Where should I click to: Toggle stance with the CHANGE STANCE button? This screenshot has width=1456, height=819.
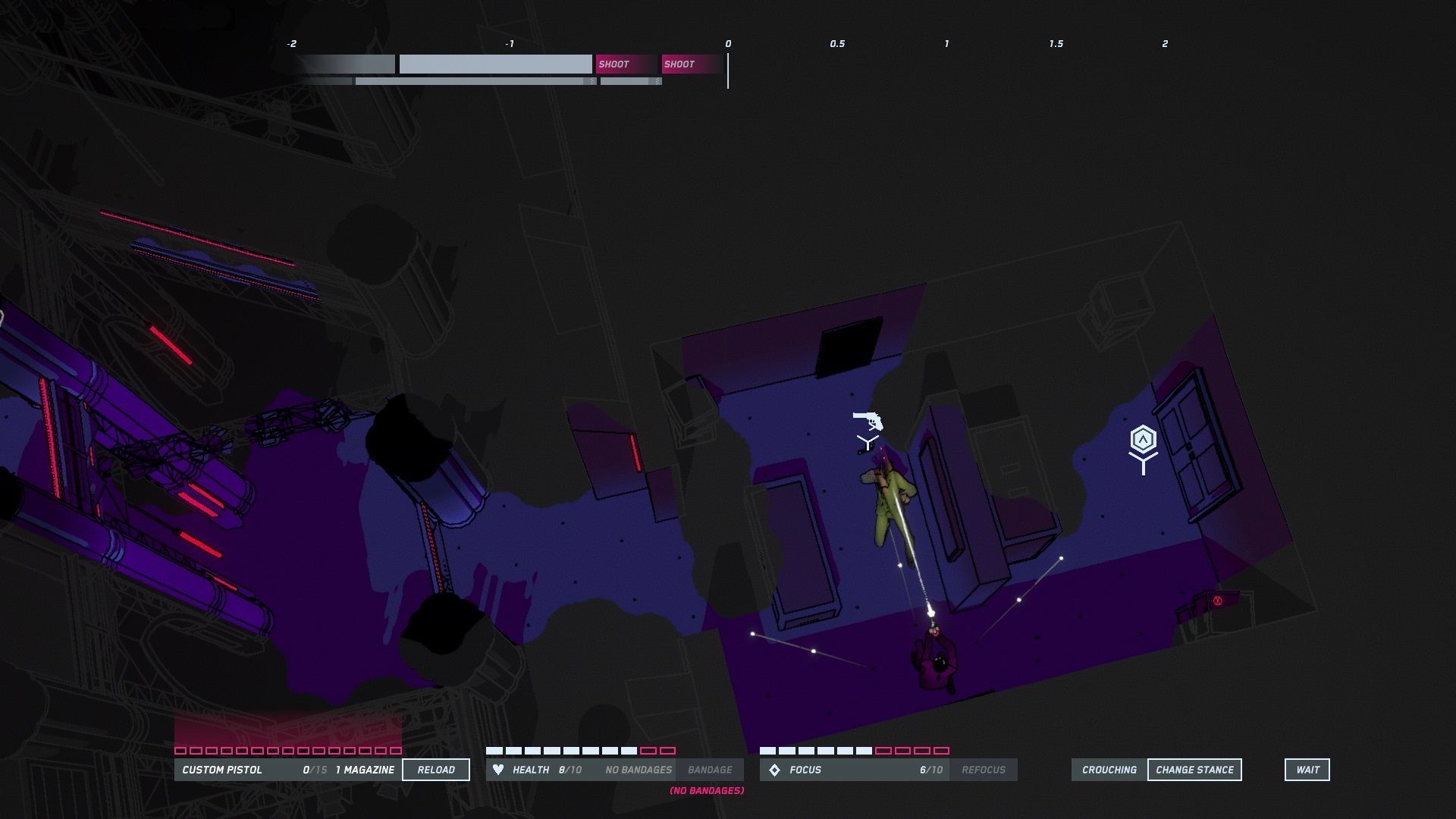click(x=1194, y=769)
